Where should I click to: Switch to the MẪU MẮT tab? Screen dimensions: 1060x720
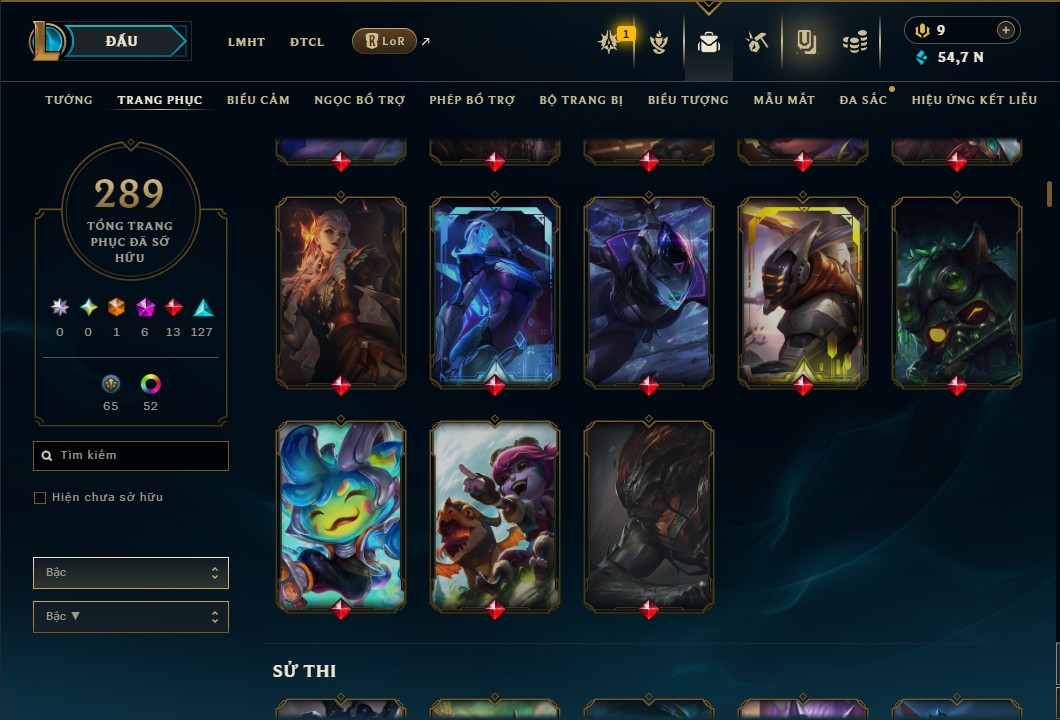pos(784,100)
